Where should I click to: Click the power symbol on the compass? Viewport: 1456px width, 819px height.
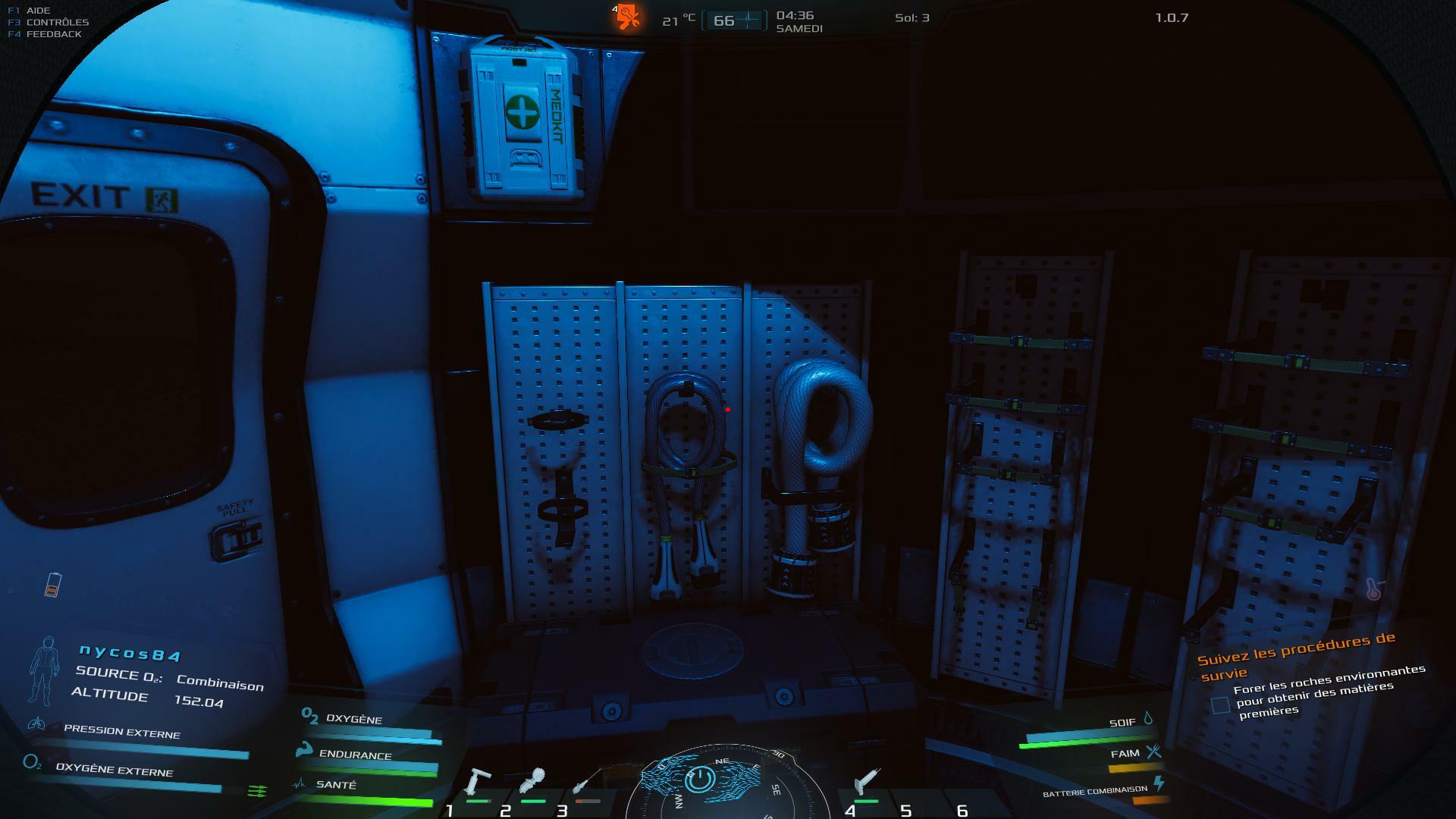[699, 779]
